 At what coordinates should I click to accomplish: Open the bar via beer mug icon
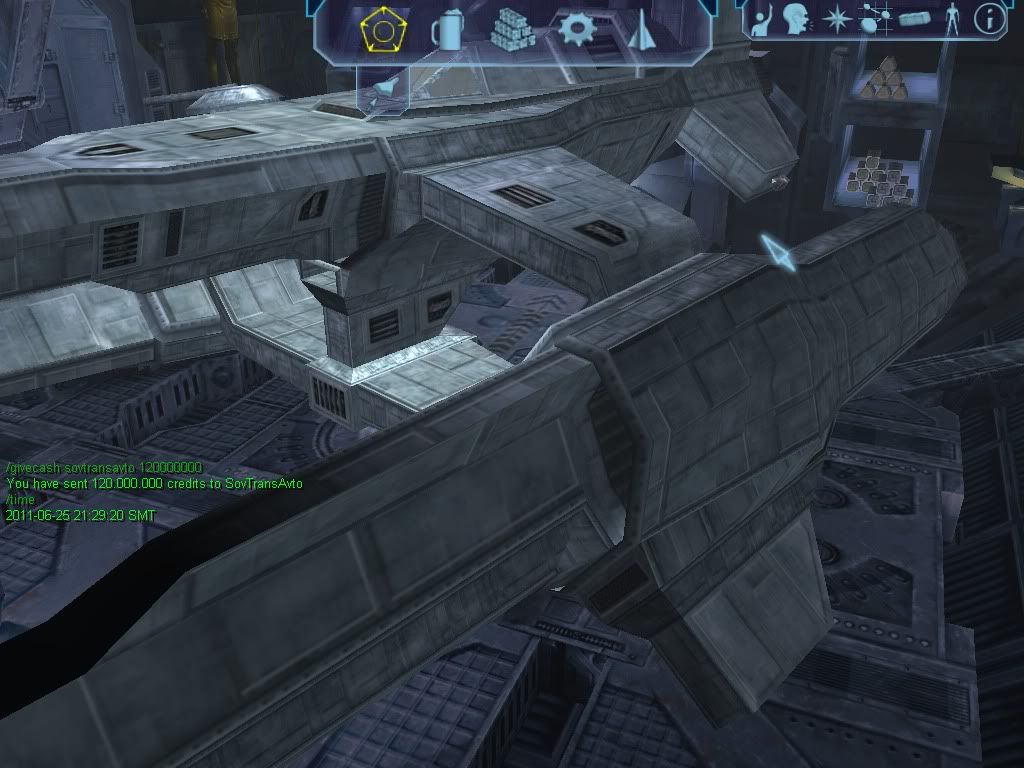447,31
